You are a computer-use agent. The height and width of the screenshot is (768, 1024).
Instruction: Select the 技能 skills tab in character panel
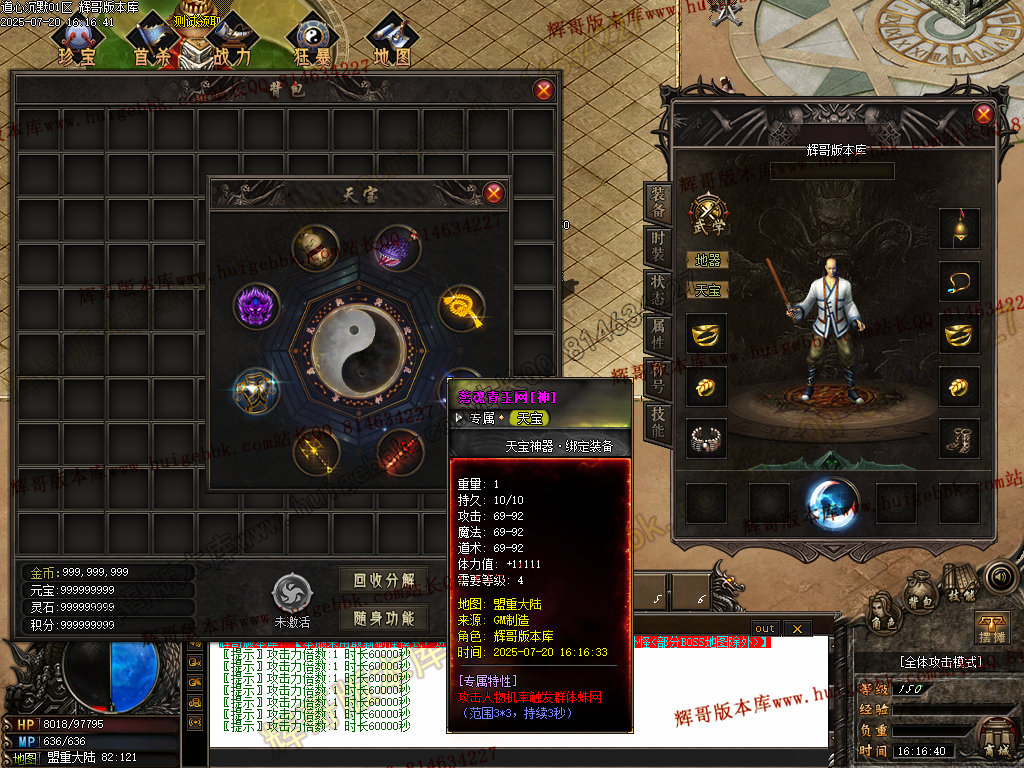click(657, 420)
